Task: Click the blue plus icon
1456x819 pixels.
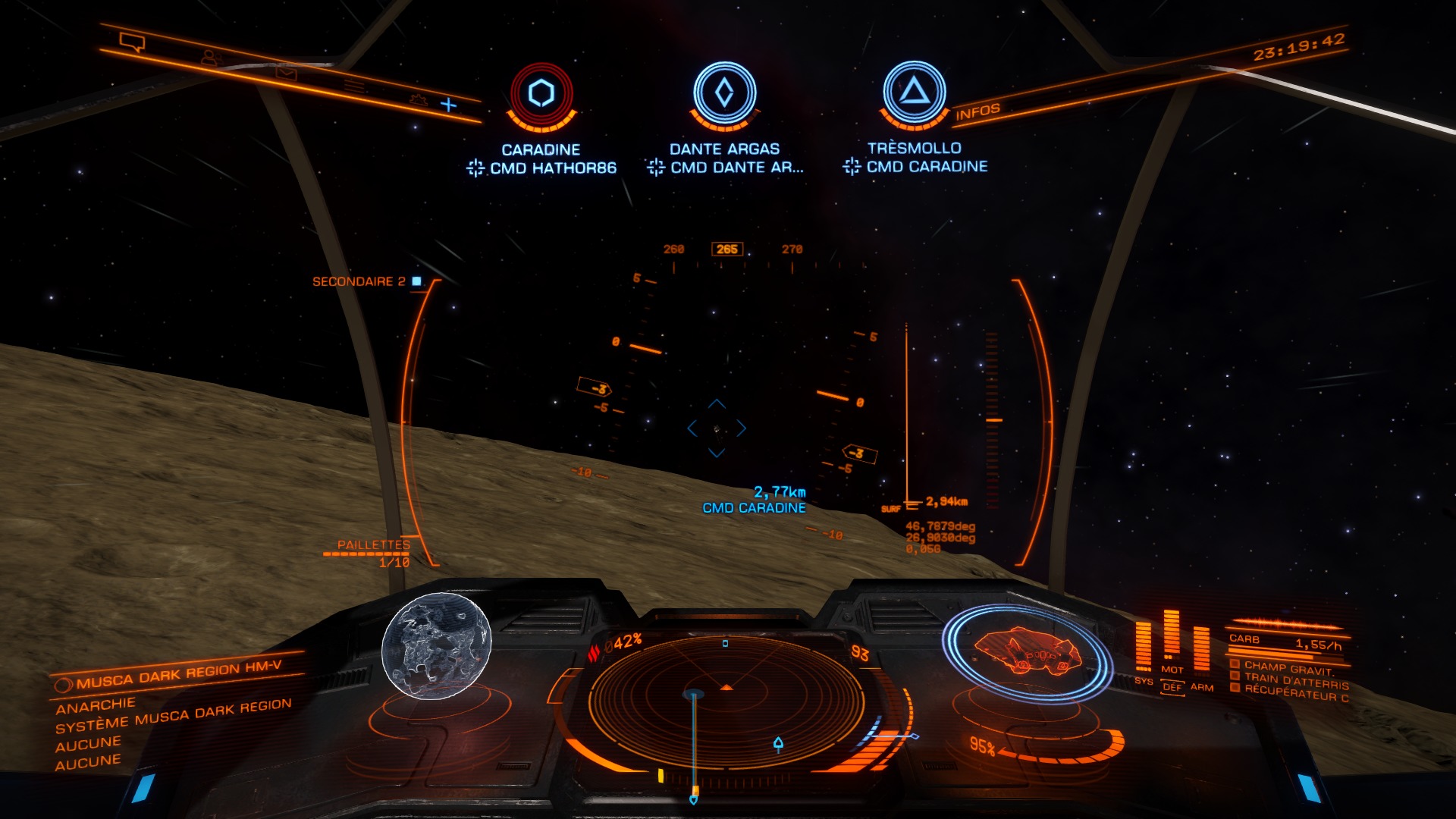Action: [x=449, y=105]
